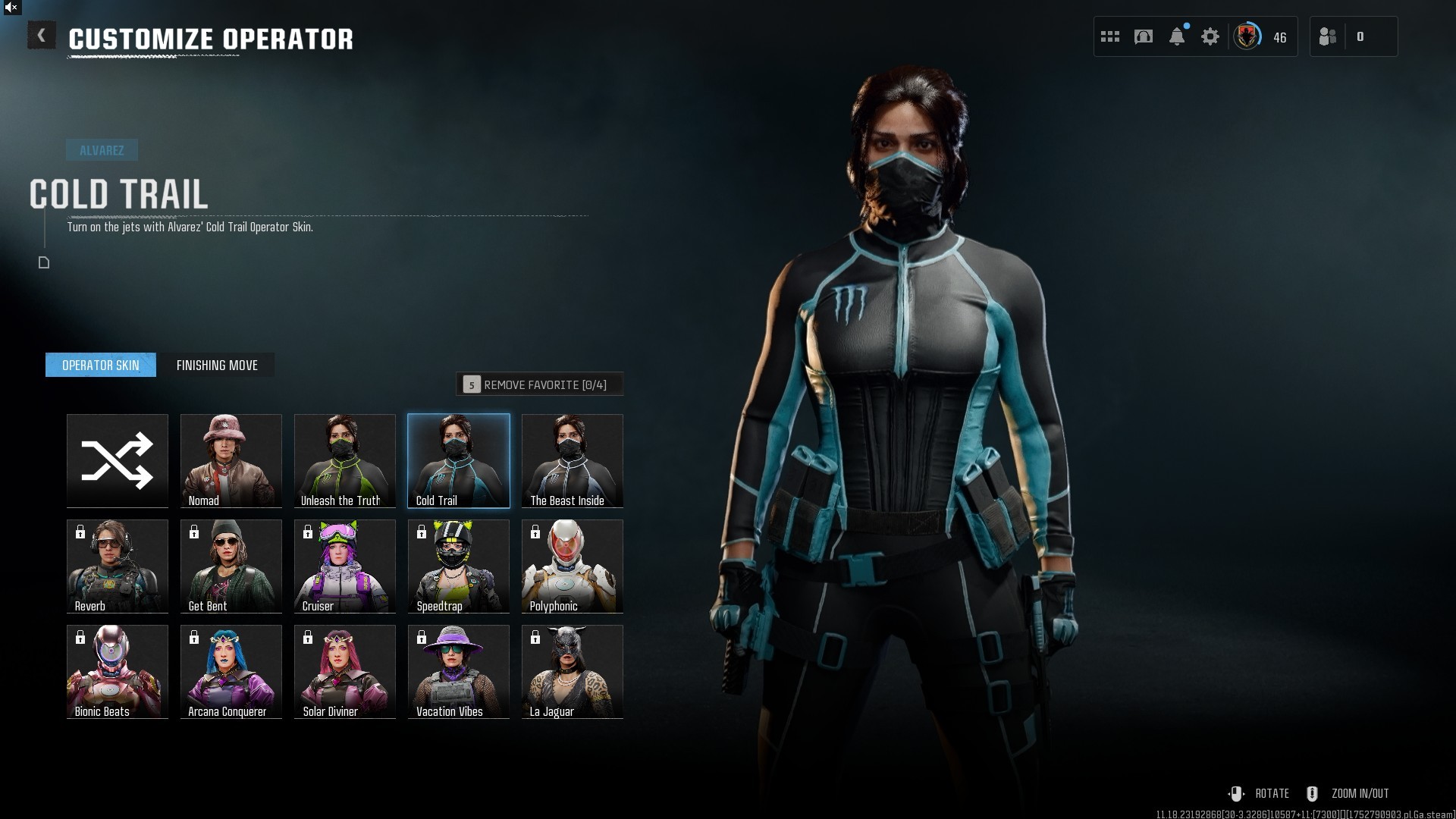Choose The Beast Inside skin

(573, 460)
